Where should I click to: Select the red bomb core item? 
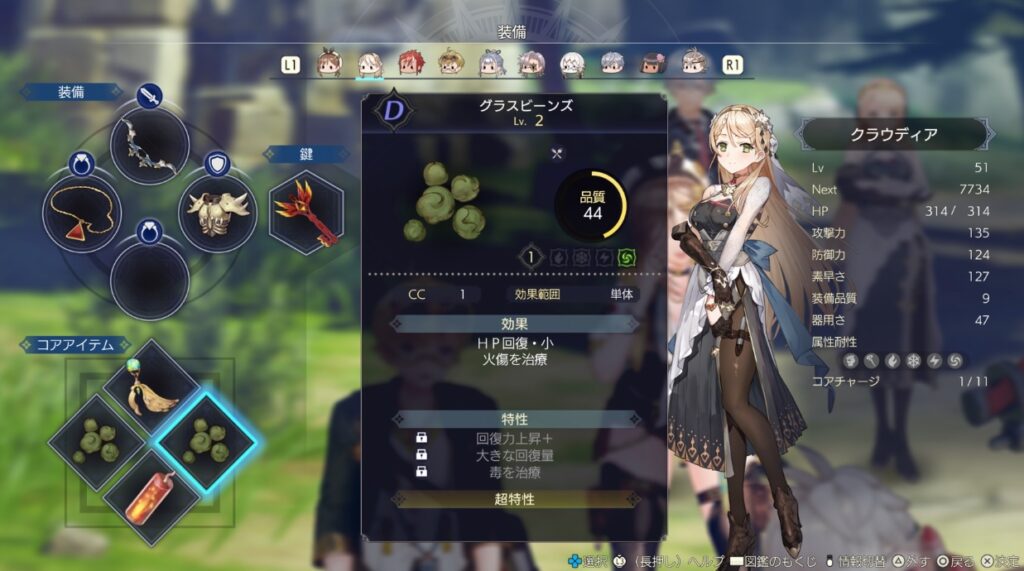coord(152,494)
